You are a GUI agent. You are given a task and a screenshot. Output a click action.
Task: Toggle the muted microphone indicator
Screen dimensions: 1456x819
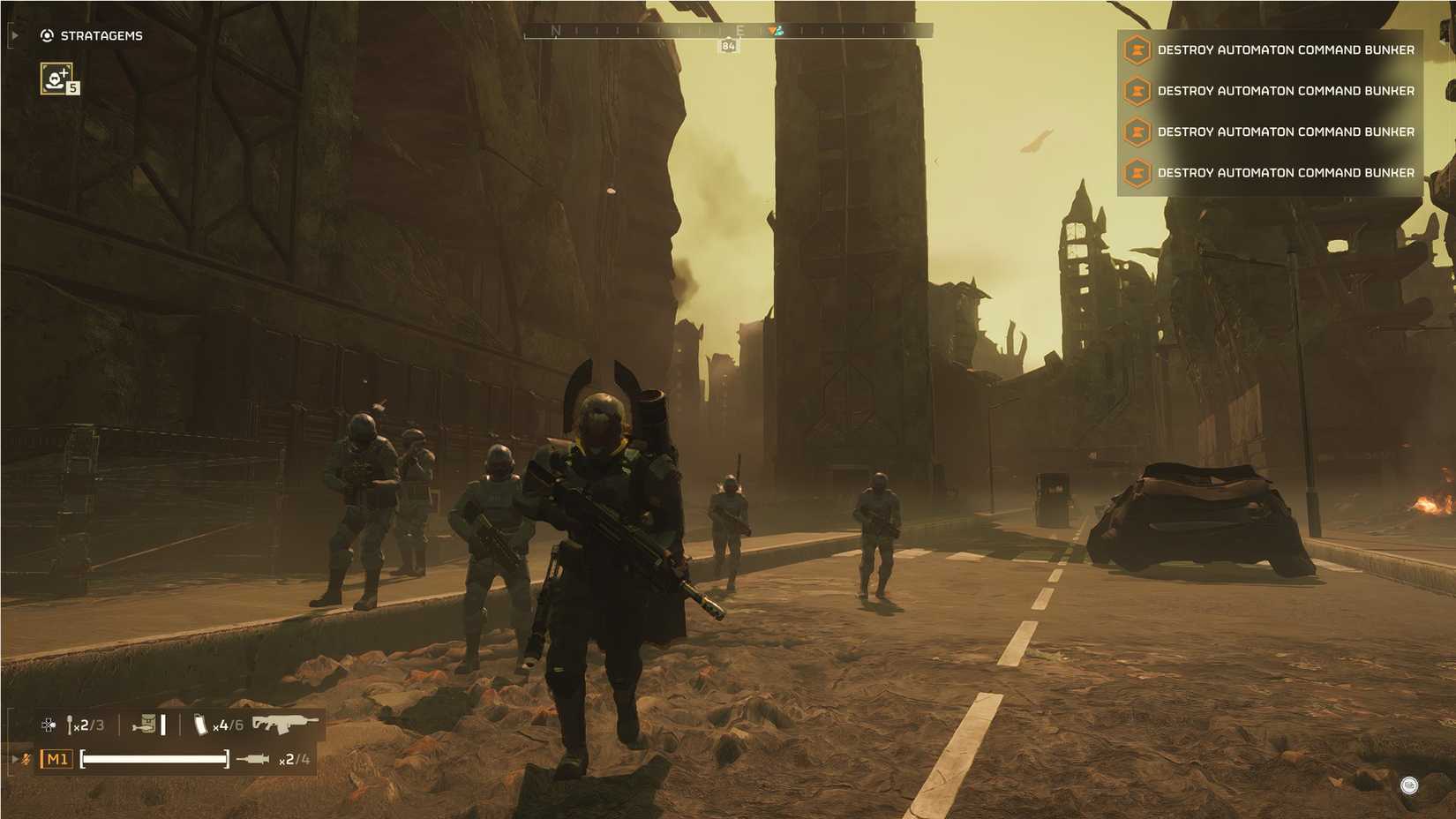[x=25, y=759]
